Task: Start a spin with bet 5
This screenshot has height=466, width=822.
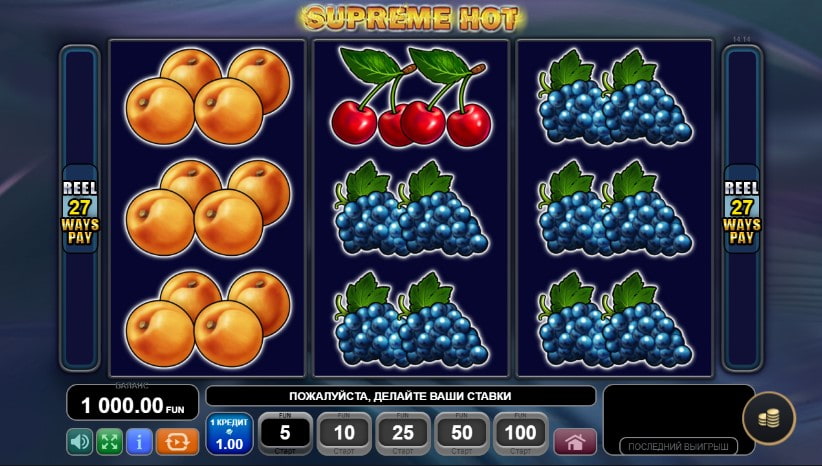Action: (x=285, y=434)
